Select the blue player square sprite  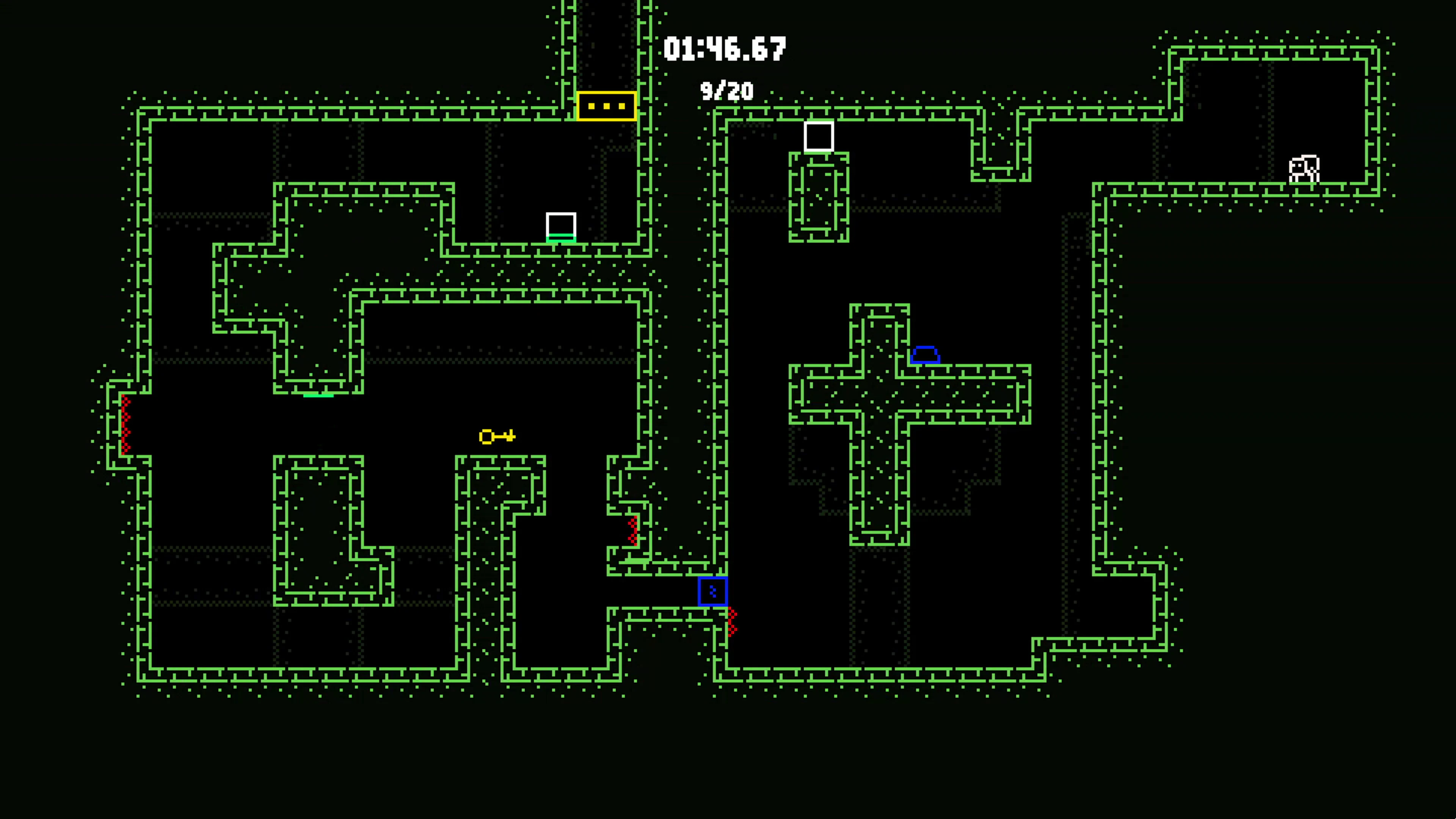click(x=713, y=591)
